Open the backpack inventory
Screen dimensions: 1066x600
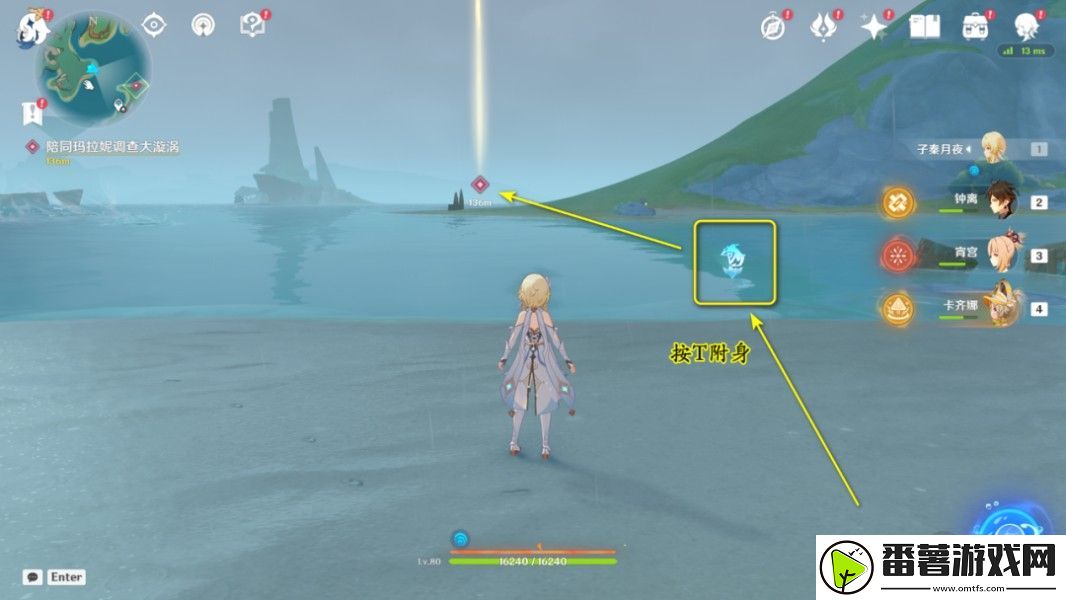point(975,27)
